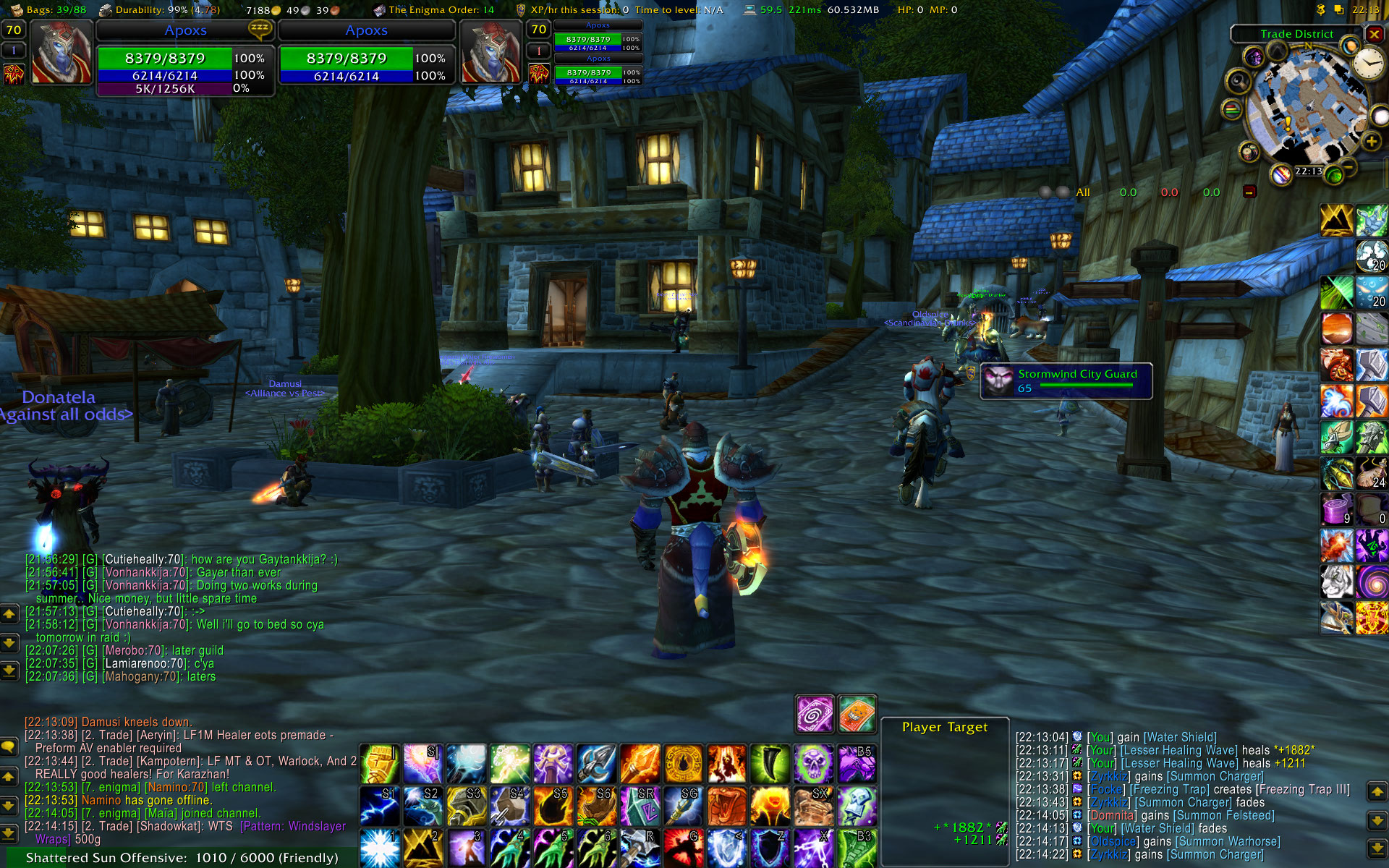Activate the fire totem ability bound to S5
The image size is (1389, 868).
(x=553, y=806)
